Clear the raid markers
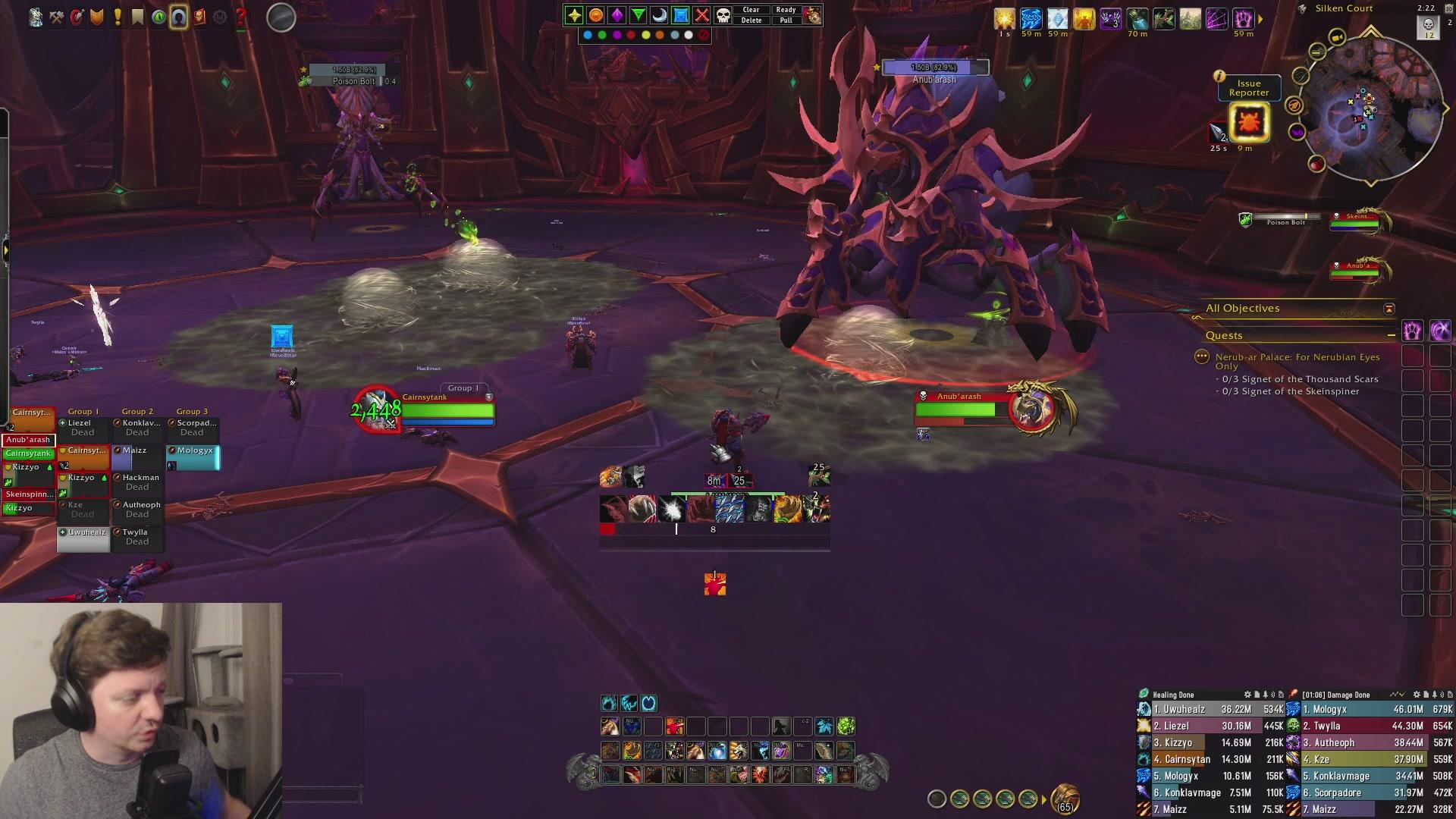This screenshot has height=819, width=1456. tap(751, 10)
